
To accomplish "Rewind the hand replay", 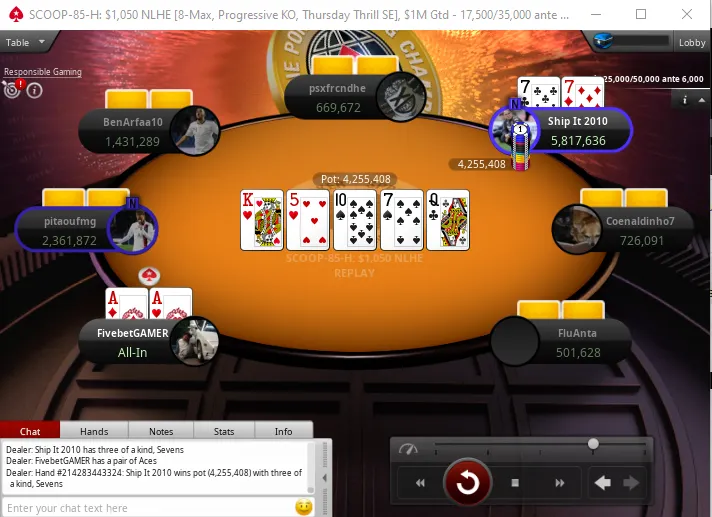I will 421,484.
